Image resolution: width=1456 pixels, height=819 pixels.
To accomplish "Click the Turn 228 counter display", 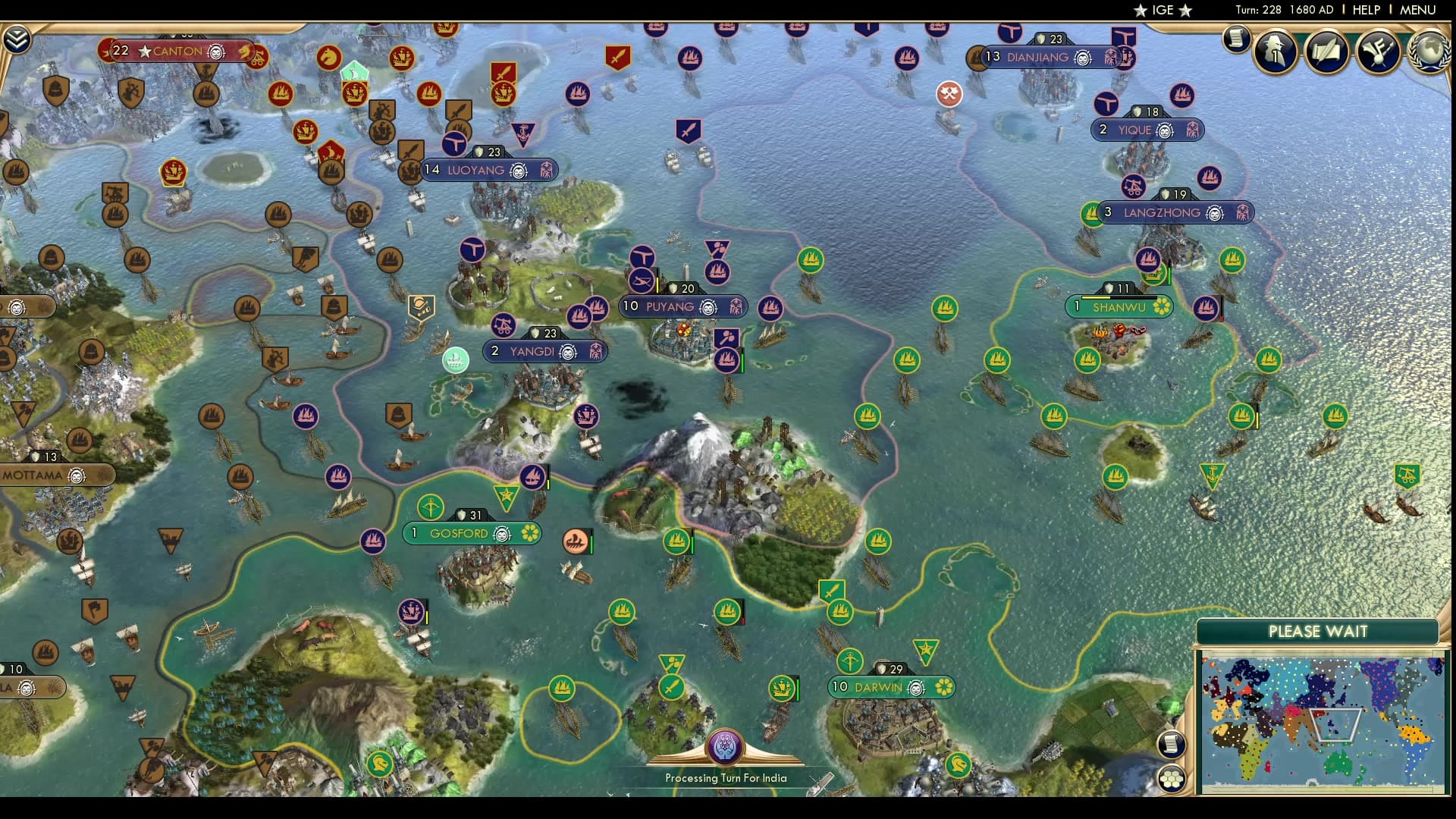I will 1275,10.
